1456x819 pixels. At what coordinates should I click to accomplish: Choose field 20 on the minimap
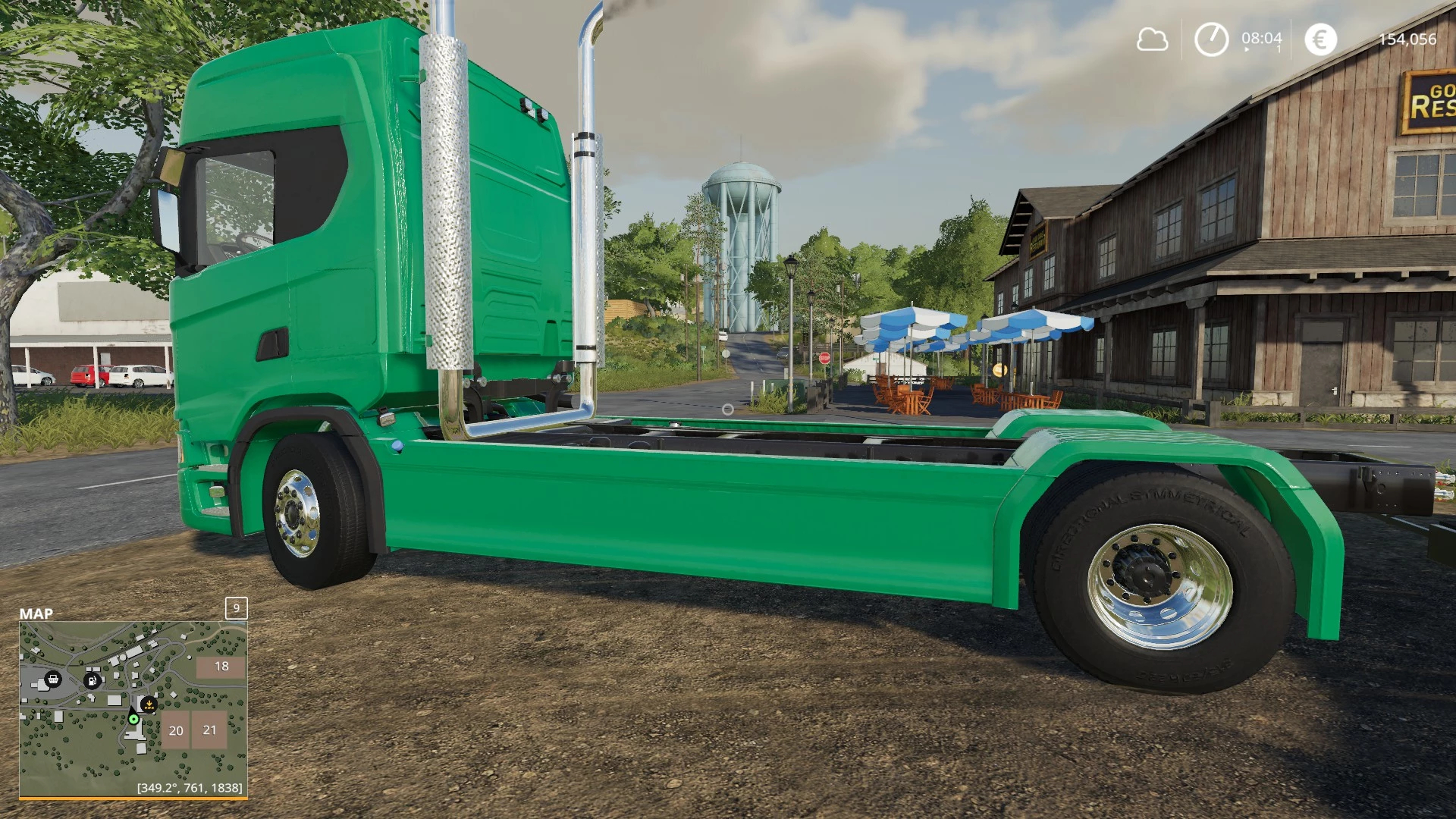176,730
